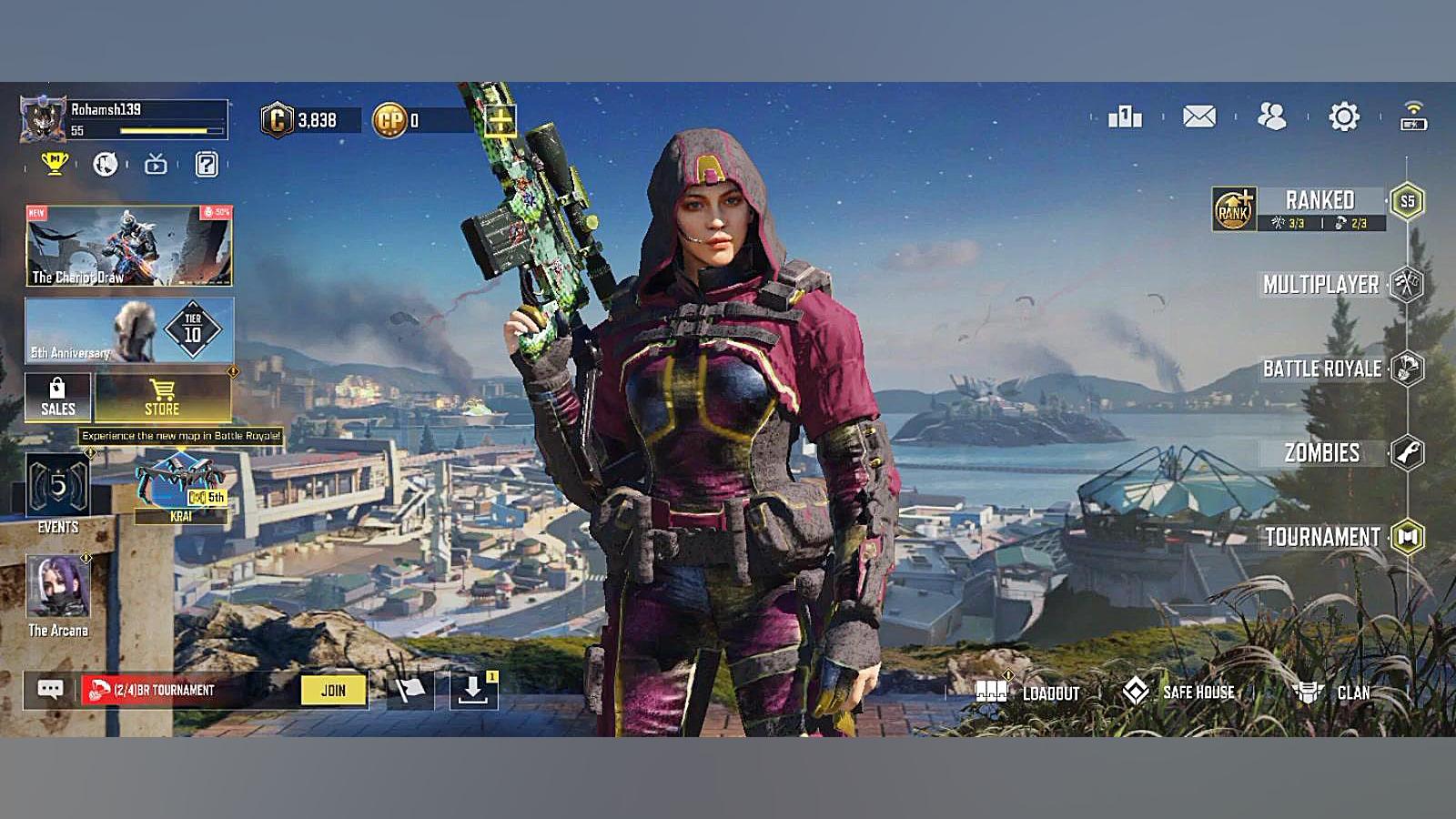1456x819 pixels.
Task: Go to the Clan page
Action: tap(1332, 693)
